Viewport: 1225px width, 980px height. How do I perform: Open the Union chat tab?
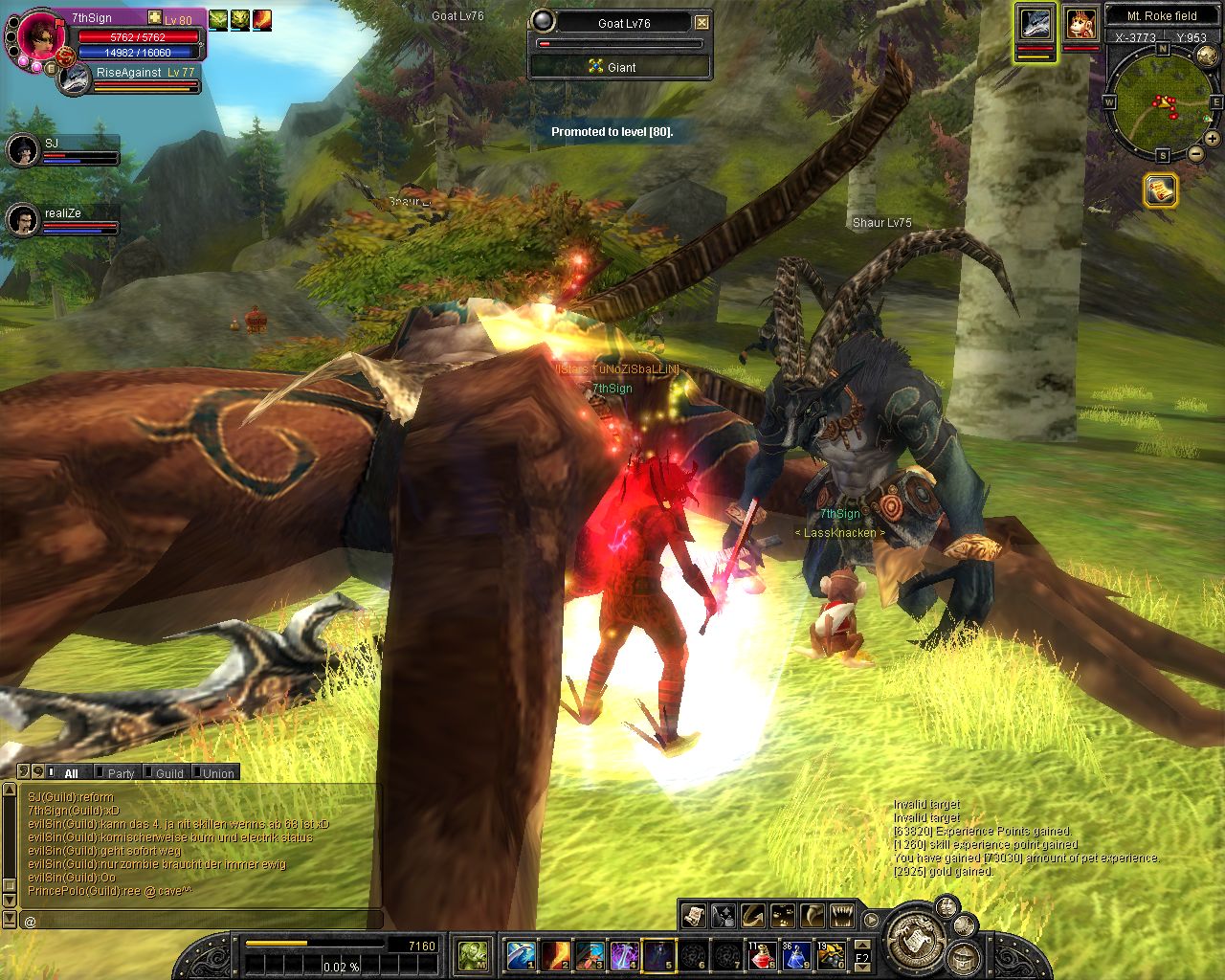(218, 773)
